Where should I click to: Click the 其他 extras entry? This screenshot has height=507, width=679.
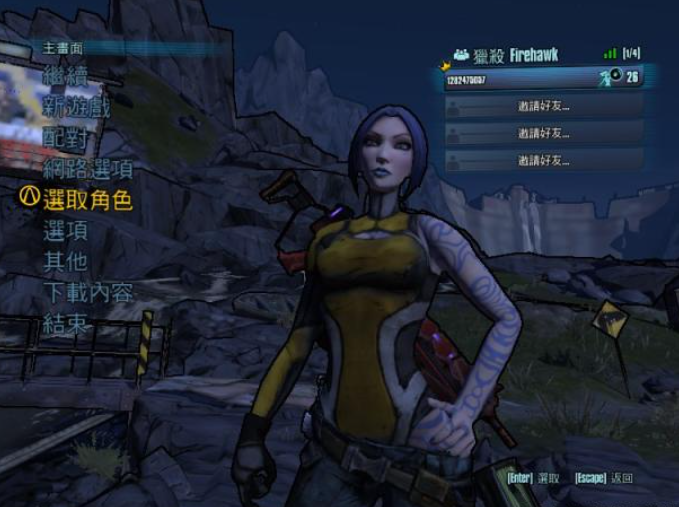point(65,262)
